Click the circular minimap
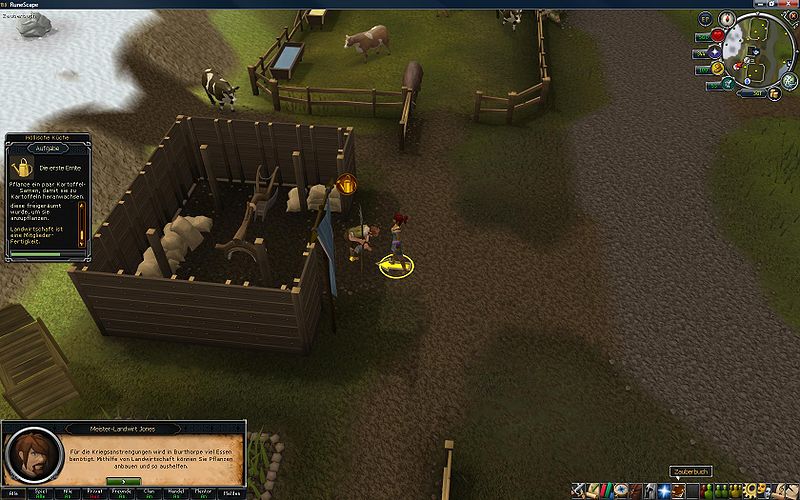The image size is (800, 500). click(757, 53)
